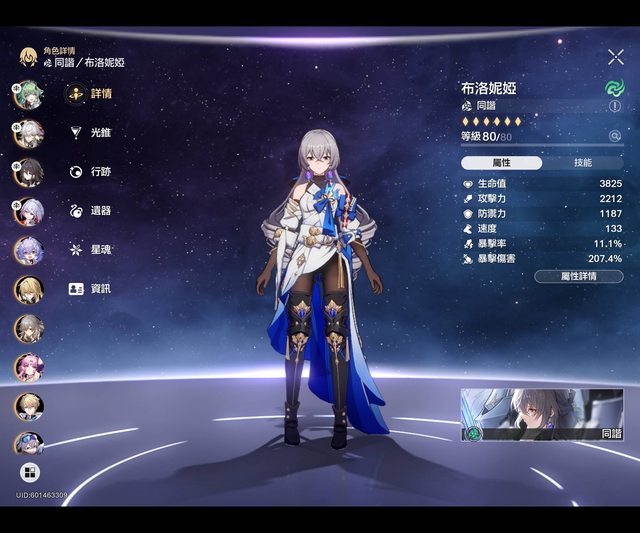Show 屬性詳情 attribute details

(578, 276)
